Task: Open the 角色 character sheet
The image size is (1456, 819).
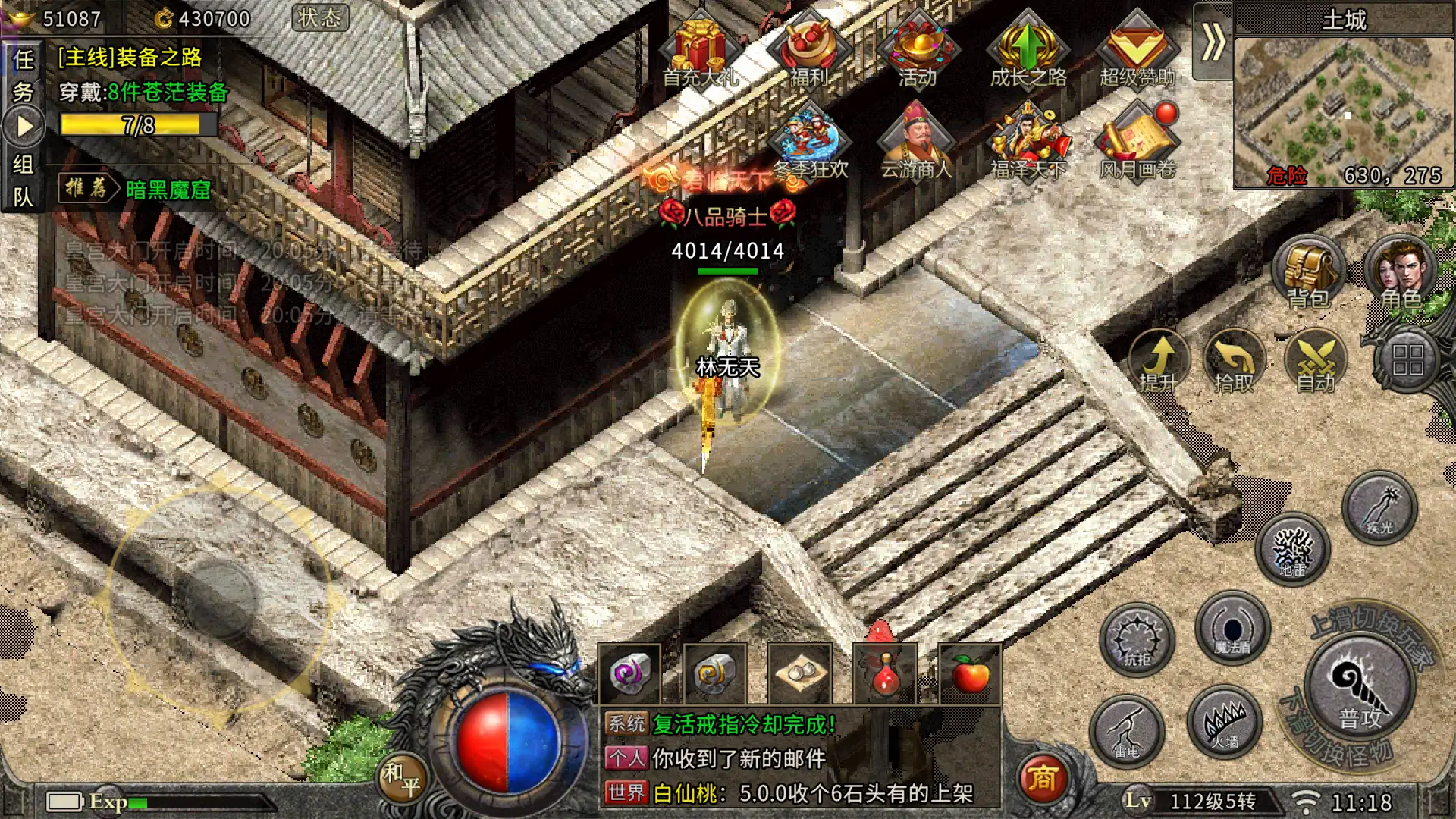Action: (1401, 273)
